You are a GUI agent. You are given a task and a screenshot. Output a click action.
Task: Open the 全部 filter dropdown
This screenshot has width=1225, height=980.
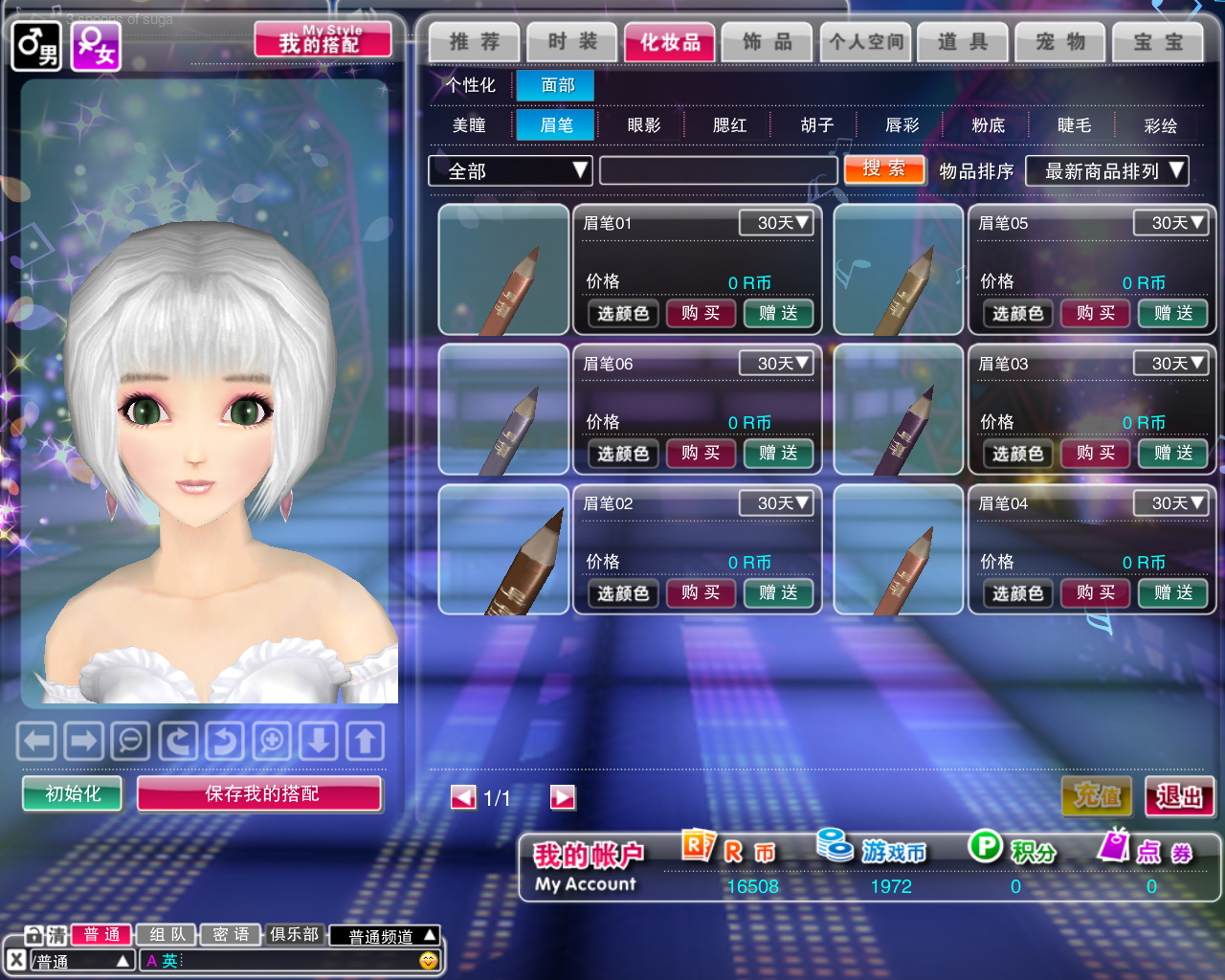pos(510,171)
